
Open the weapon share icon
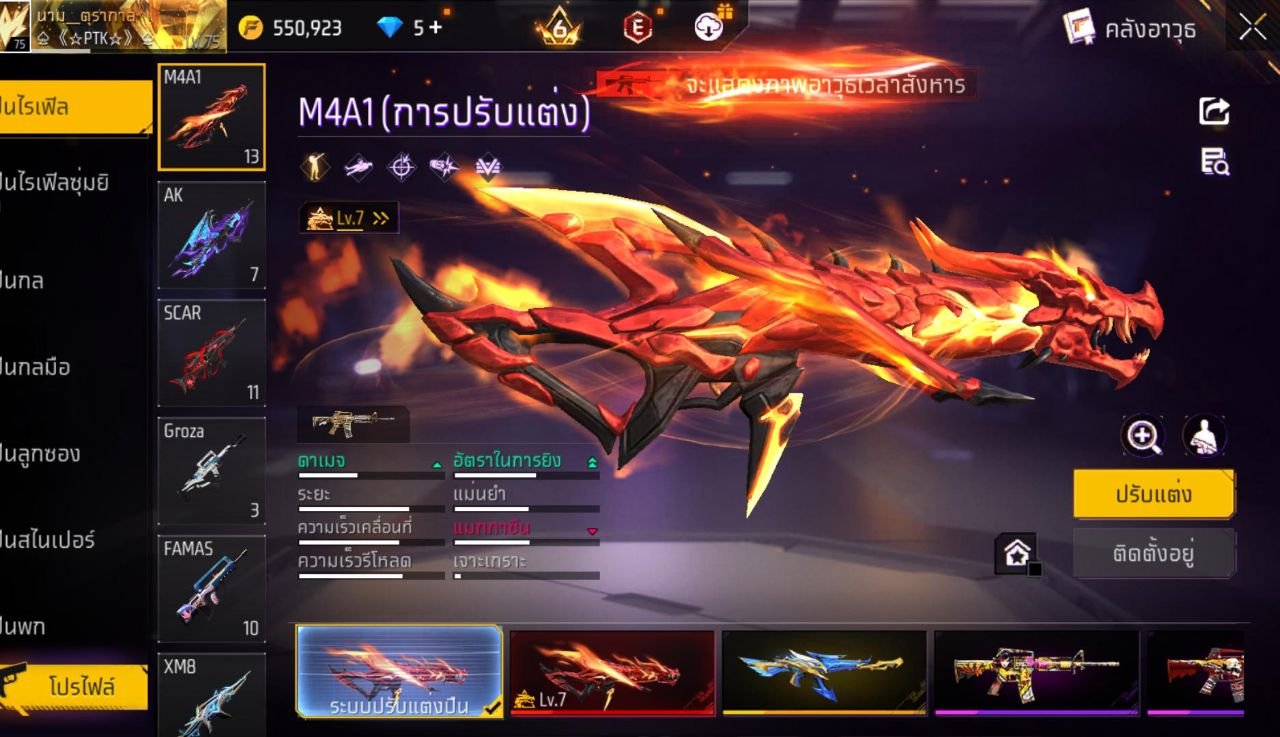click(x=1213, y=113)
